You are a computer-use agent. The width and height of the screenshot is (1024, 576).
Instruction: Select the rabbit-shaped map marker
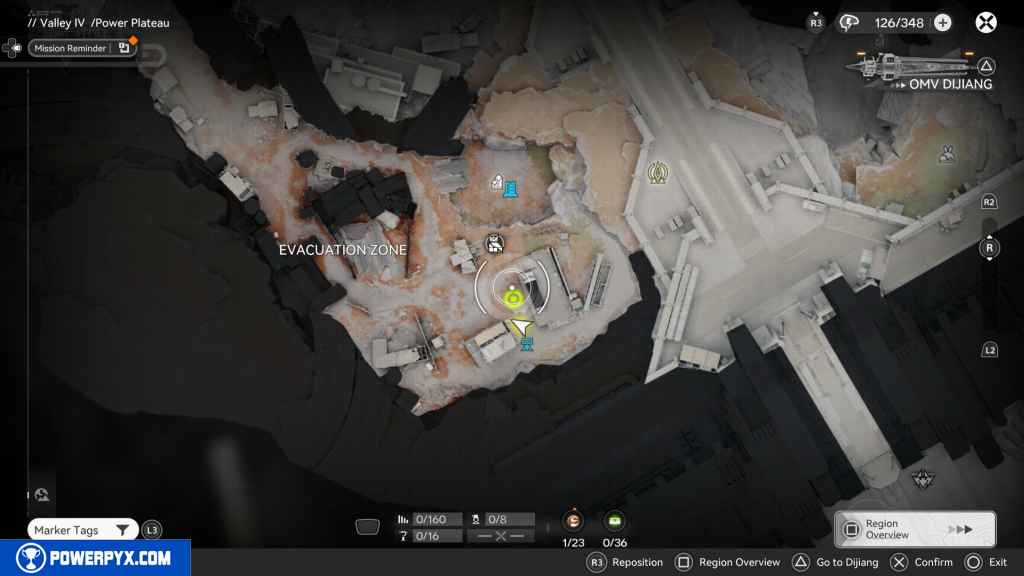point(946,154)
